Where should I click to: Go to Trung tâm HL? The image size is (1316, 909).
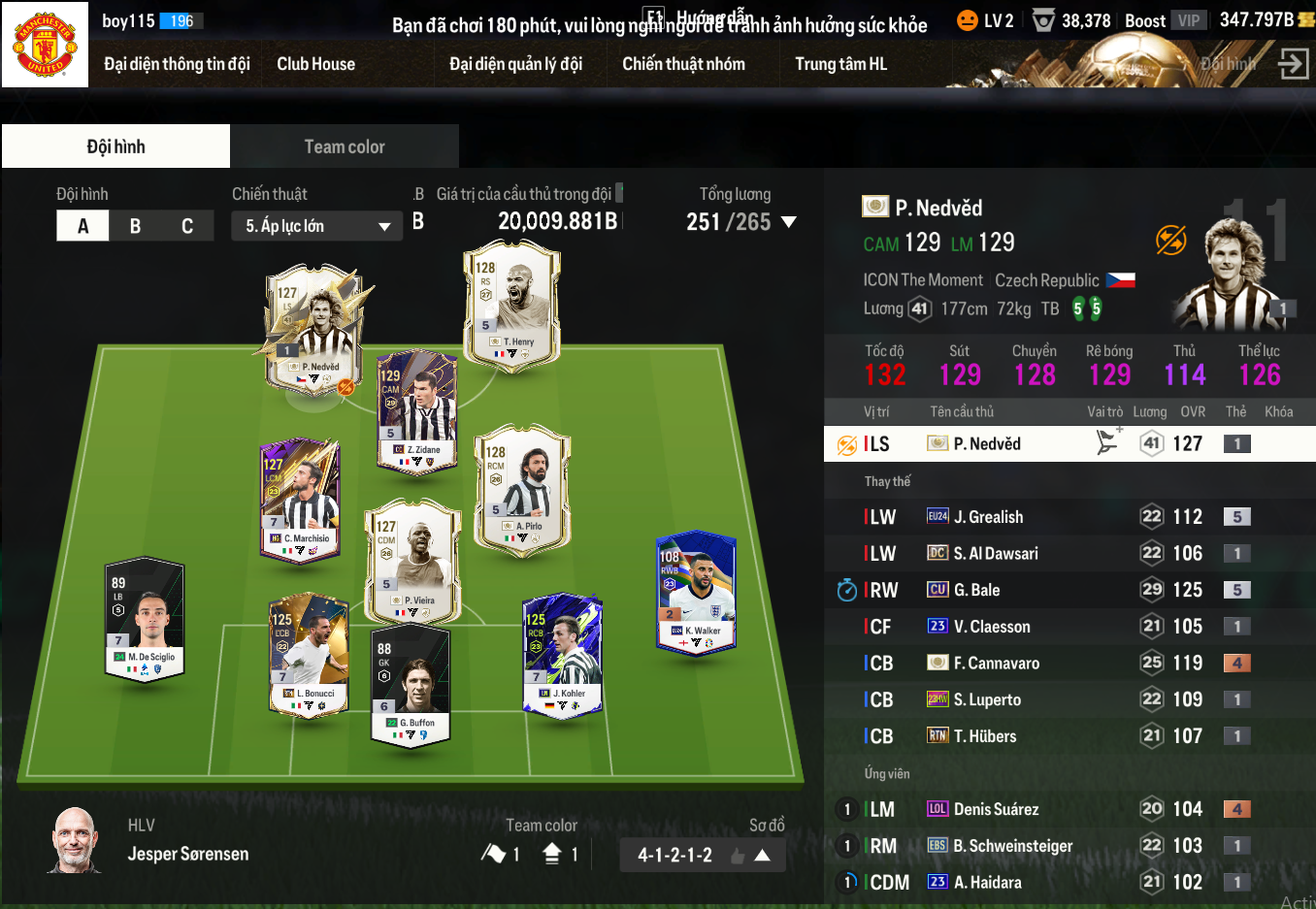(840, 64)
